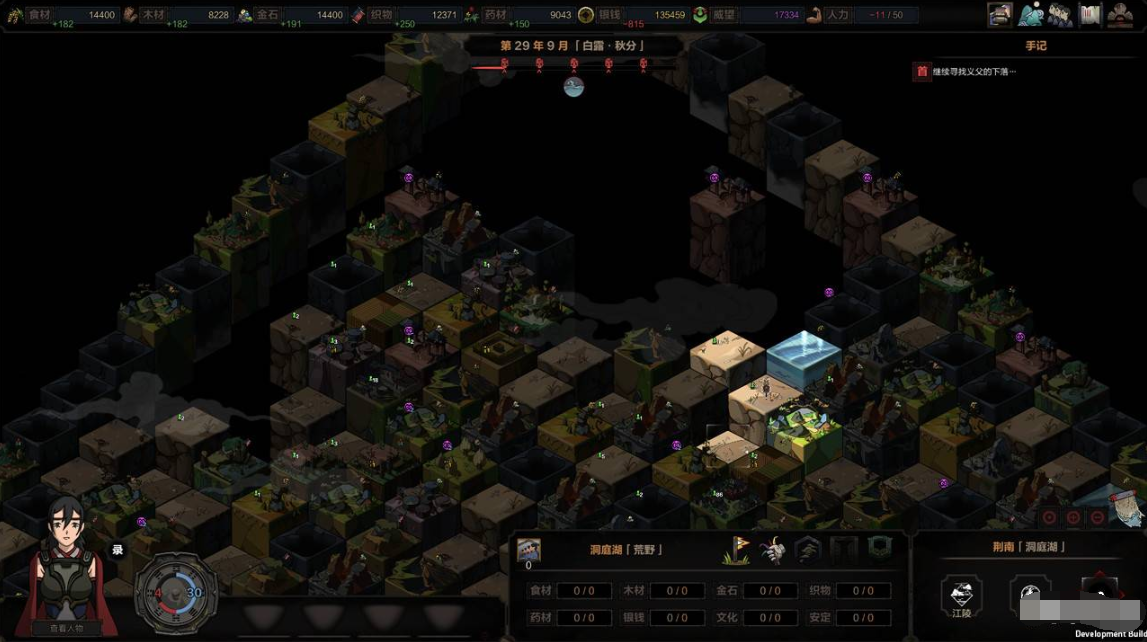
Task: Click the 食材 food resource entry in top bar
Action: pyautogui.click(x=62, y=15)
